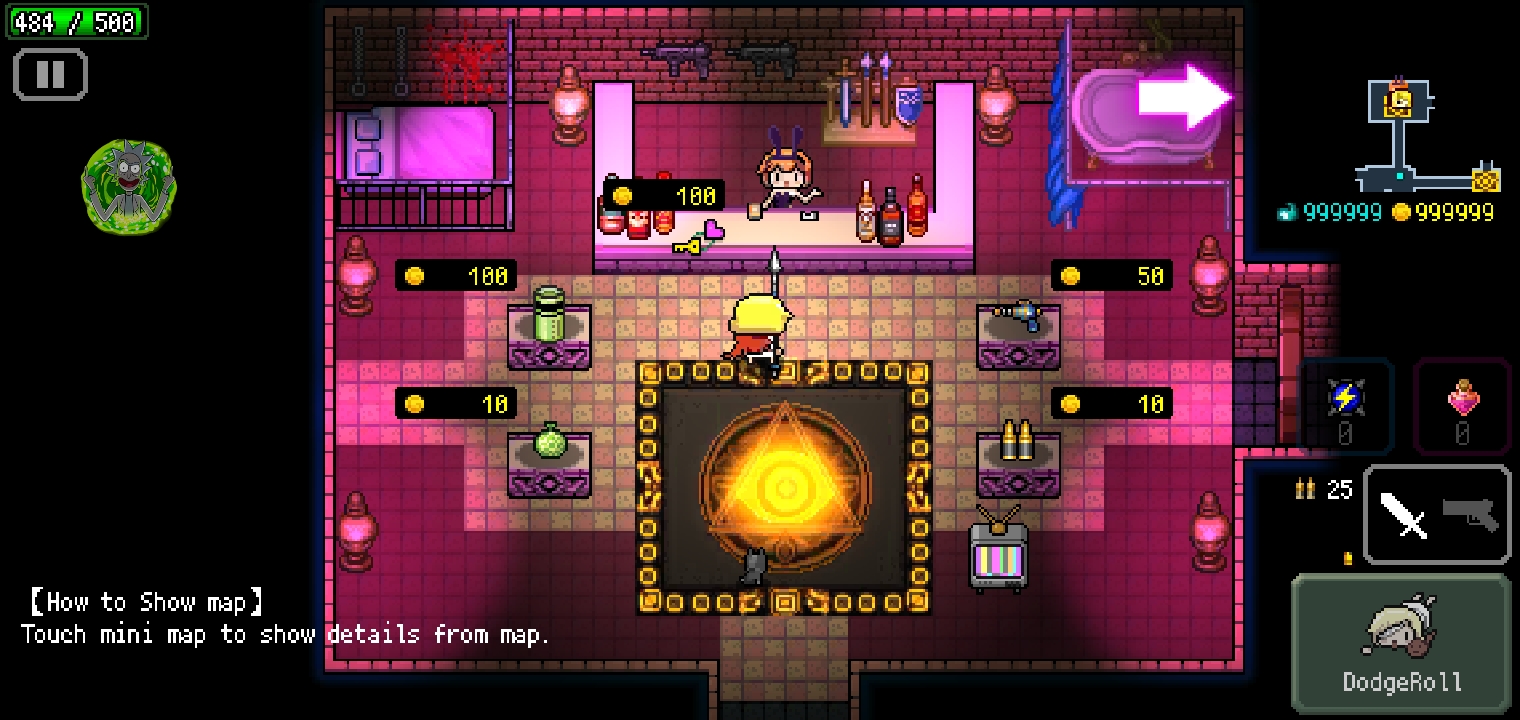
Task: Use the pink heart potion slot
Action: tap(1462, 404)
